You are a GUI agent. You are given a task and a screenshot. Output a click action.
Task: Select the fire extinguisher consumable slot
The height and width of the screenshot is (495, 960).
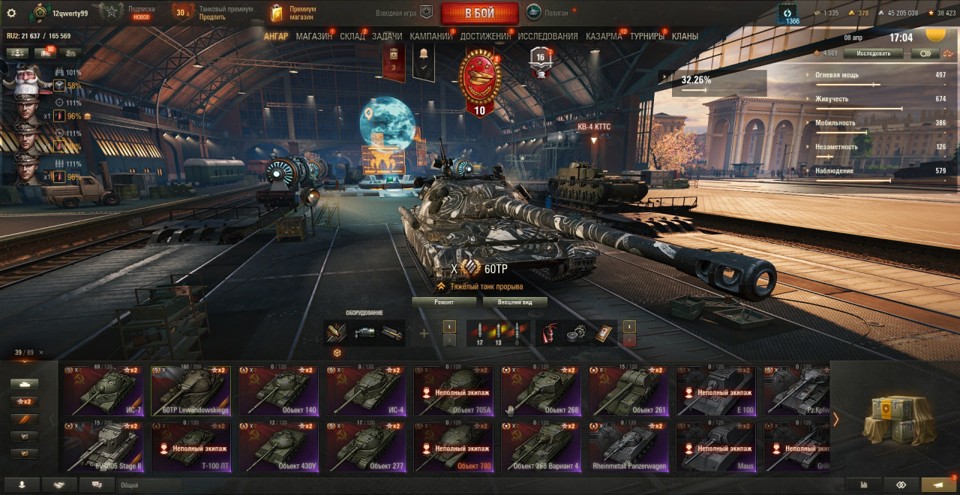click(551, 333)
